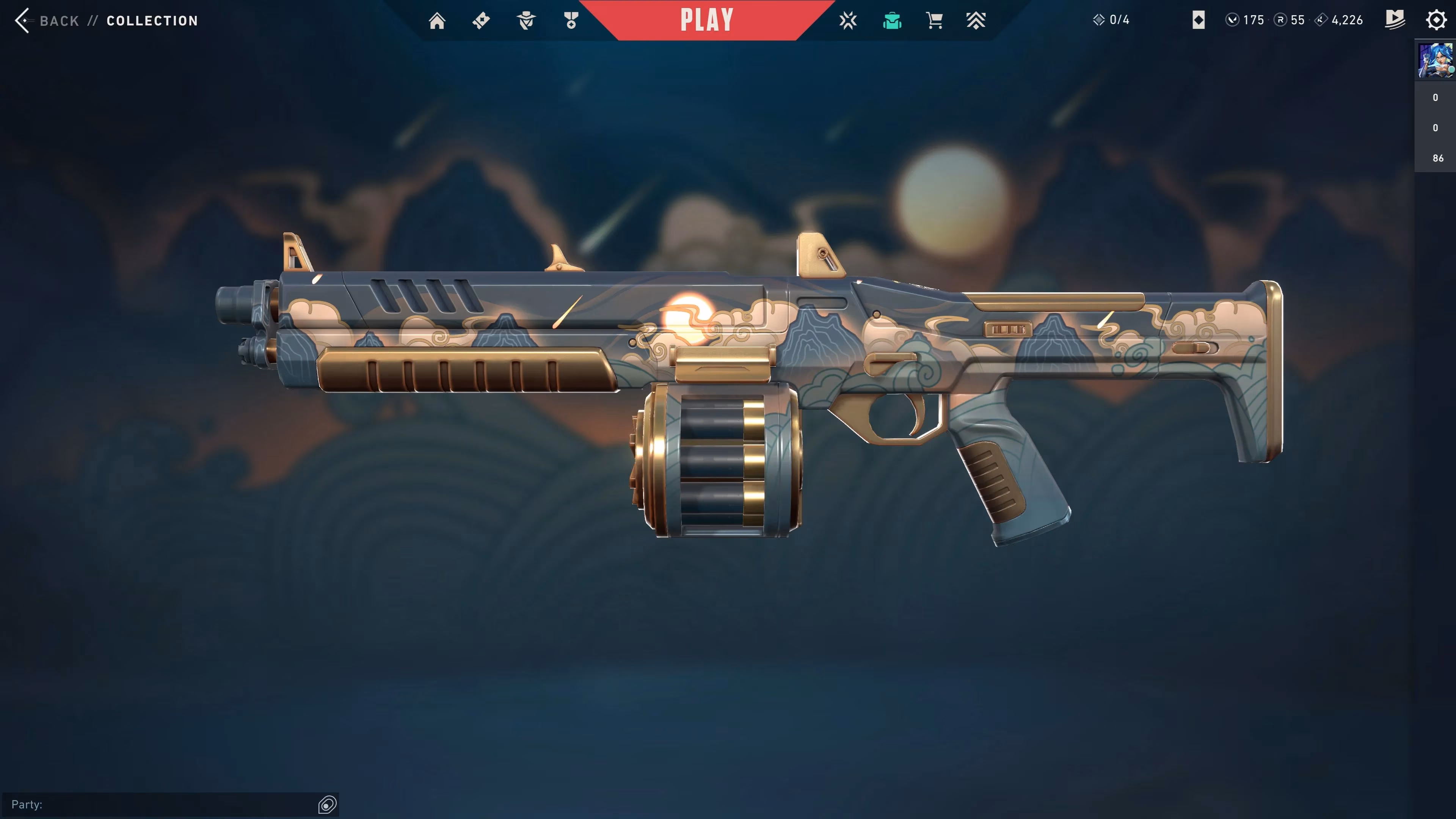
Task: Select the teal Collection backpack icon
Action: [x=892, y=21]
